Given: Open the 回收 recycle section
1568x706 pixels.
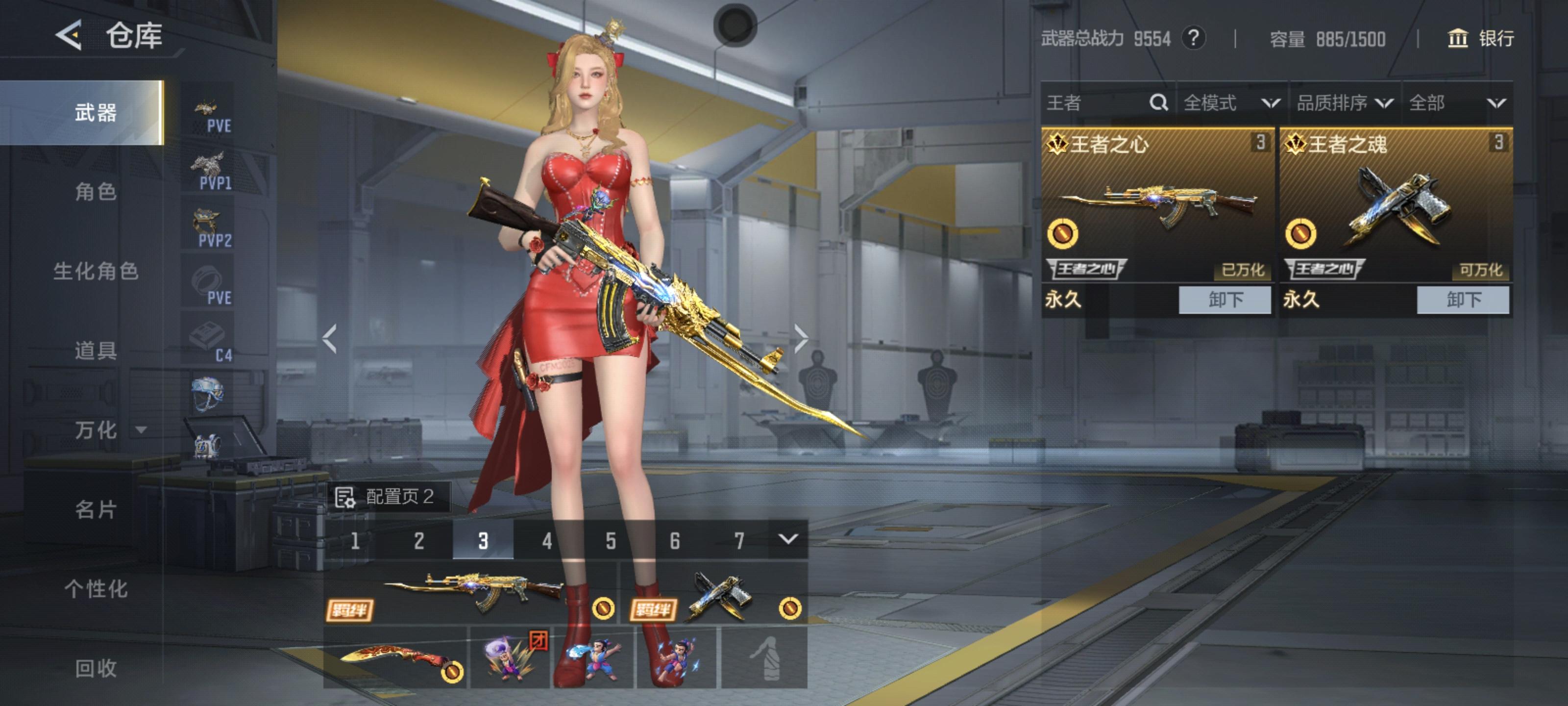Looking at the screenshot, I should (x=96, y=668).
